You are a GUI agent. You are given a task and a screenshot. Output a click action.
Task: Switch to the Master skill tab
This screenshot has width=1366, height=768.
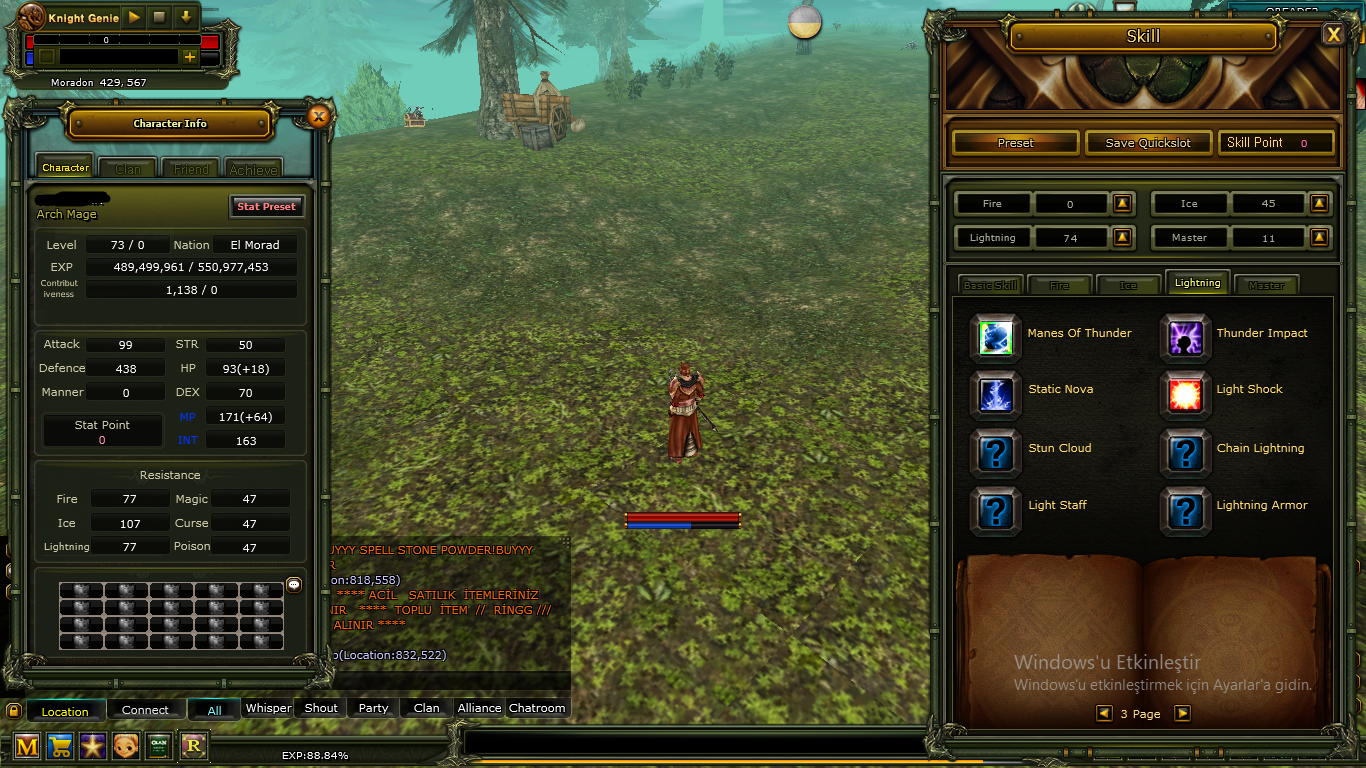(1266, 285)
